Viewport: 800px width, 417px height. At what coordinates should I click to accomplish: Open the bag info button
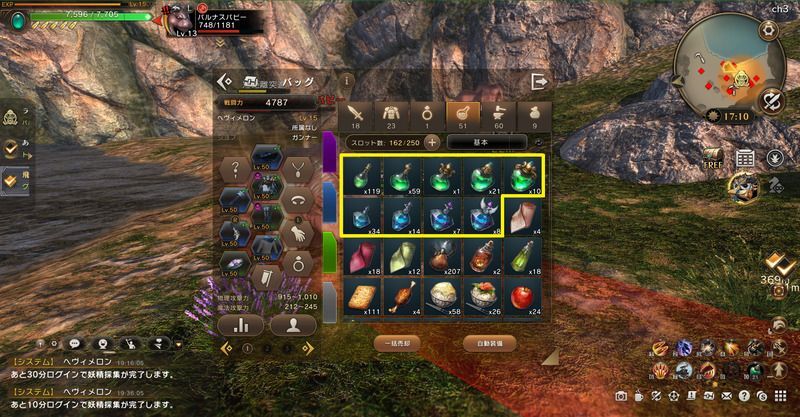click(x=346, y=80)
